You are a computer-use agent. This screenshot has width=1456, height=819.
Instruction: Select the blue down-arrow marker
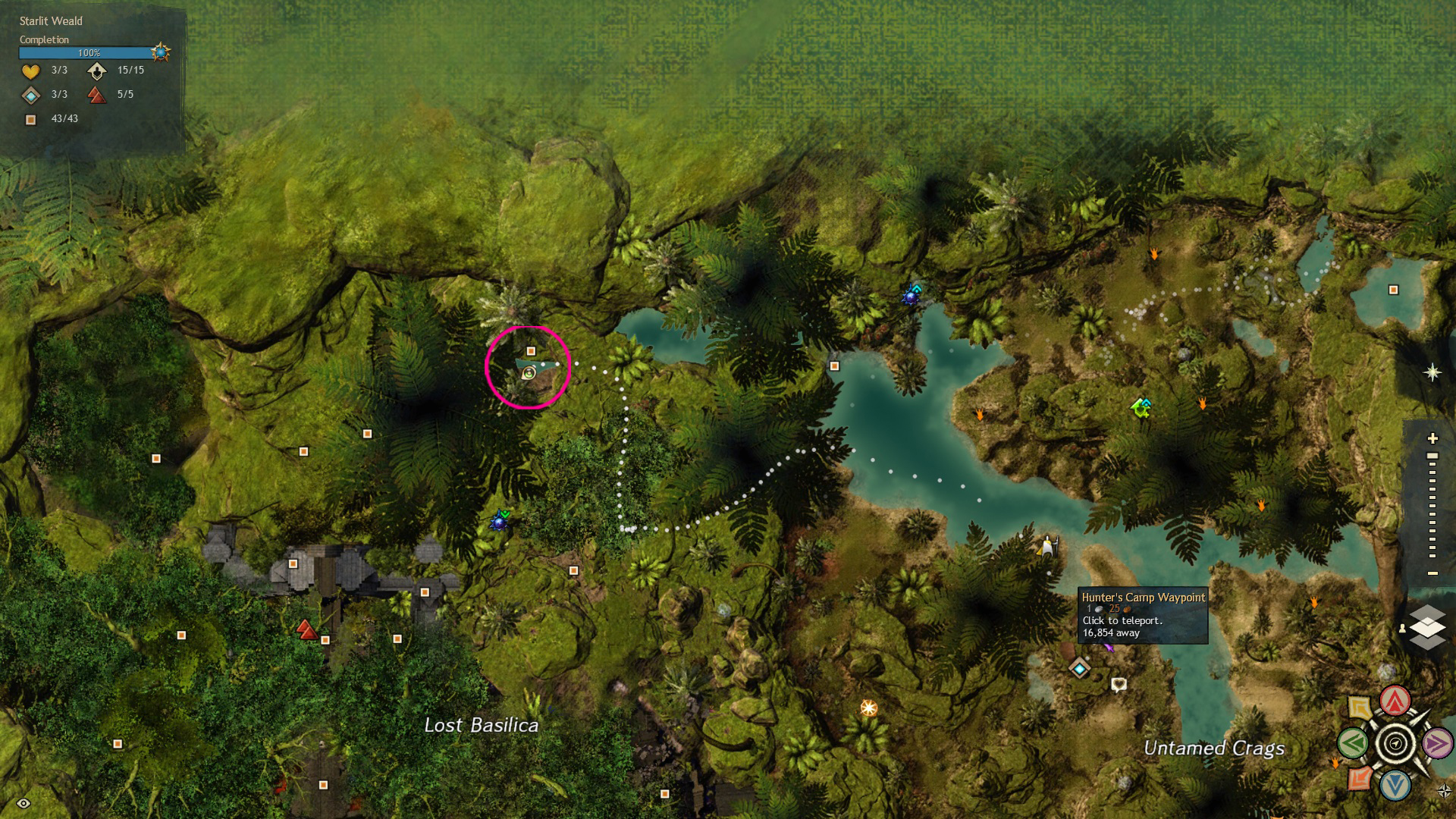tap(1395, 785)
